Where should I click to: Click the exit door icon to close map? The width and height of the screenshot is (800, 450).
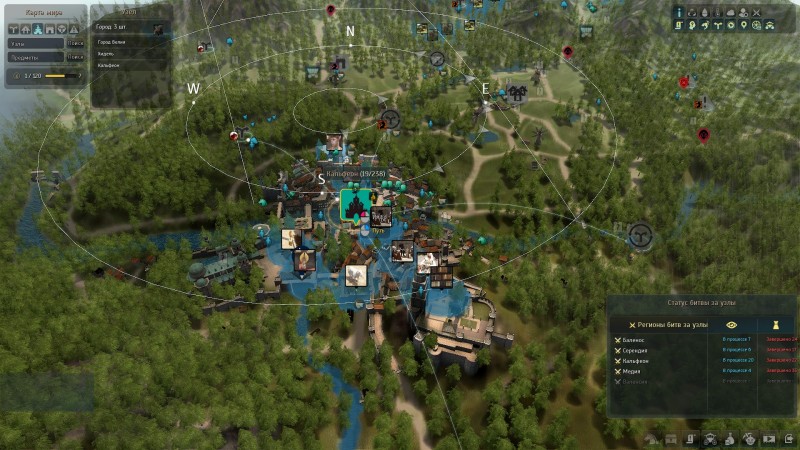[x=789, y=438]
